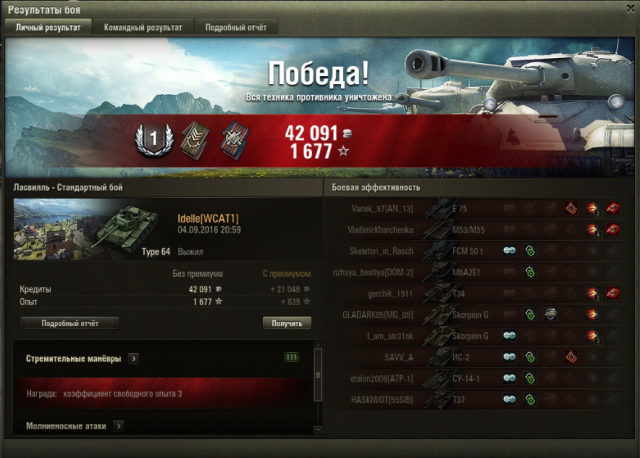Expand the Стремительные манёвры mission arrow

coord(133,358)
